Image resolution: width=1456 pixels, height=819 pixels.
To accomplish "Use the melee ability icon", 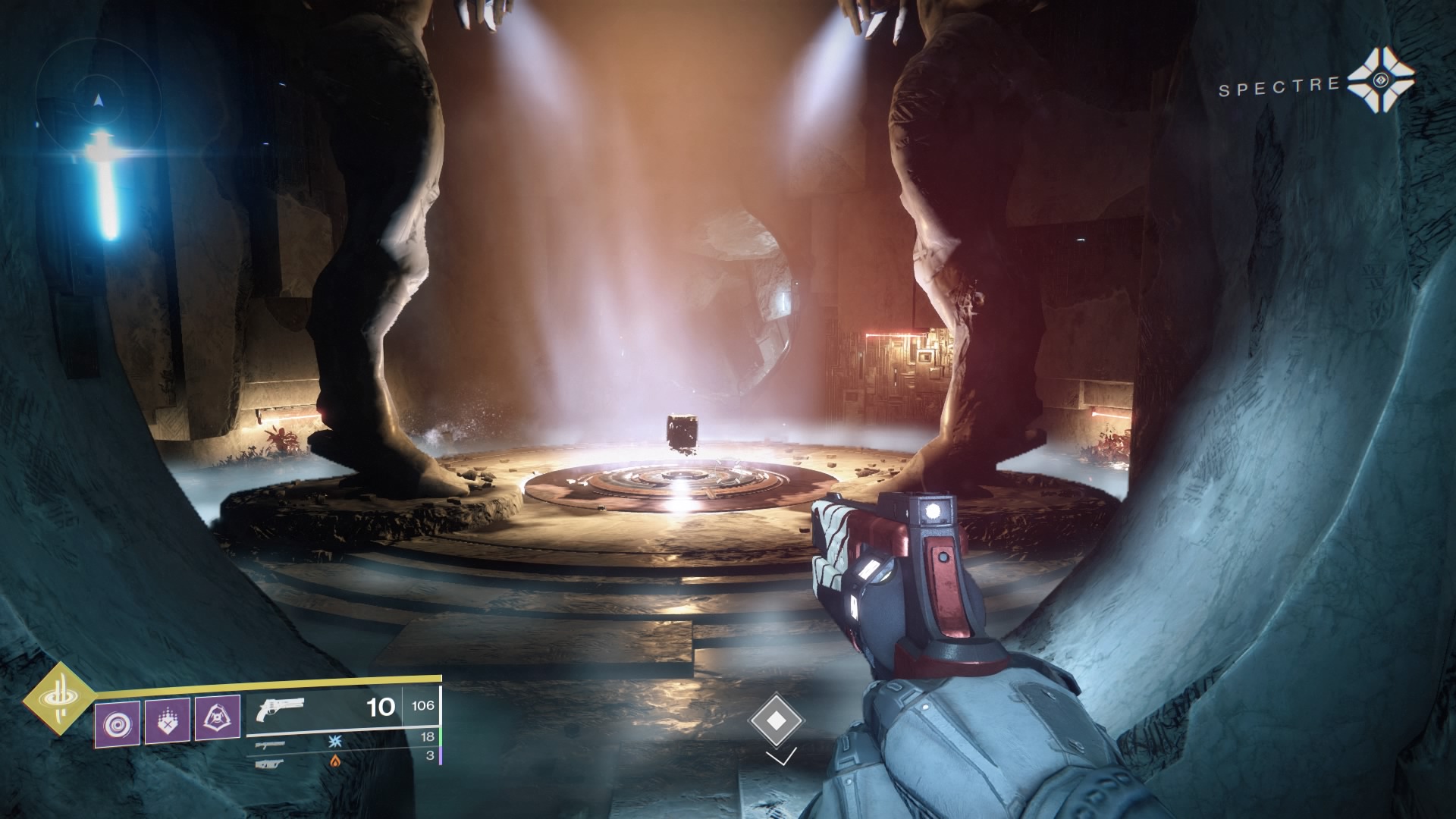I will point(167,720).
